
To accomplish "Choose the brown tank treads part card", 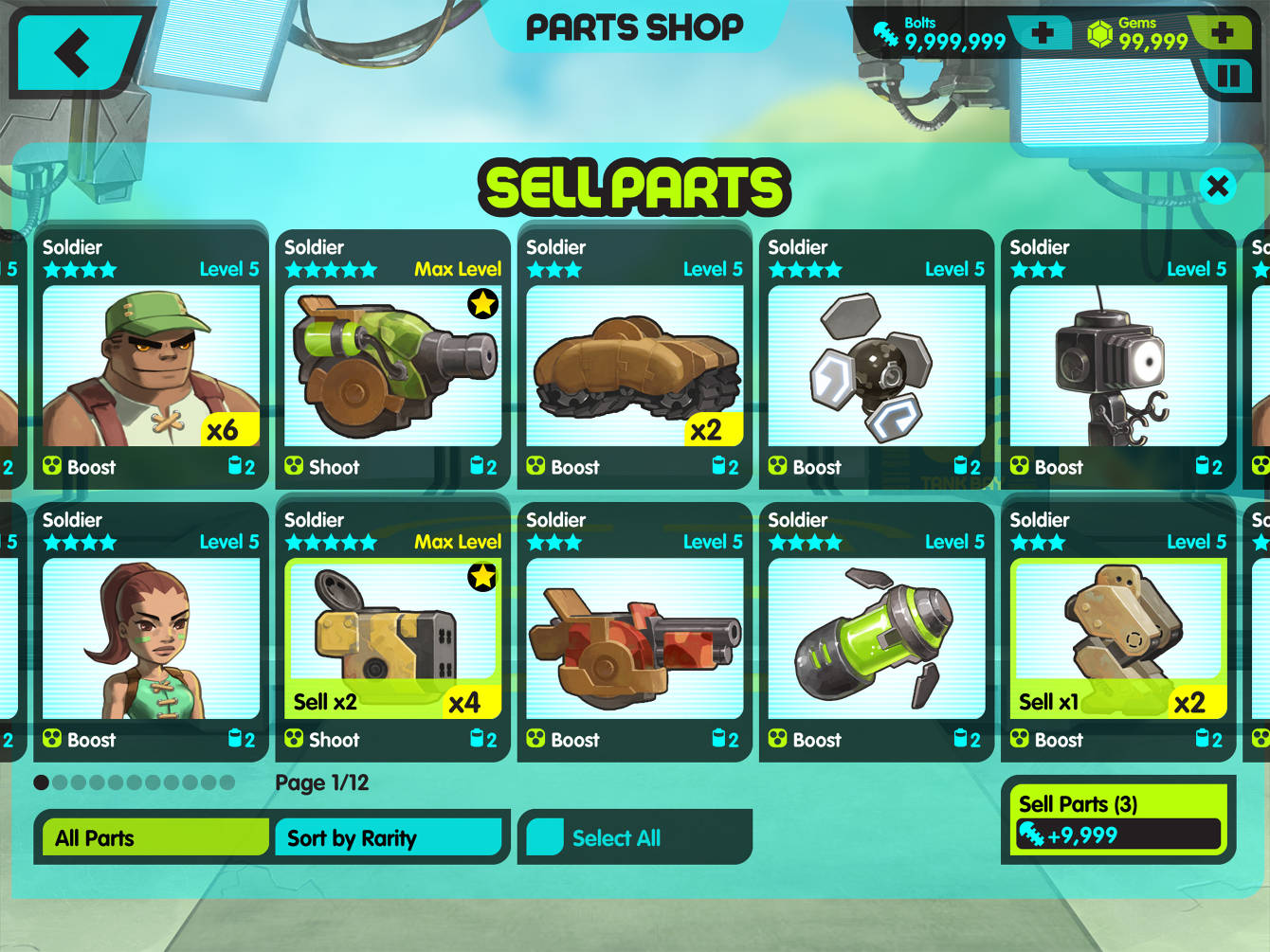I will point(635,360).
